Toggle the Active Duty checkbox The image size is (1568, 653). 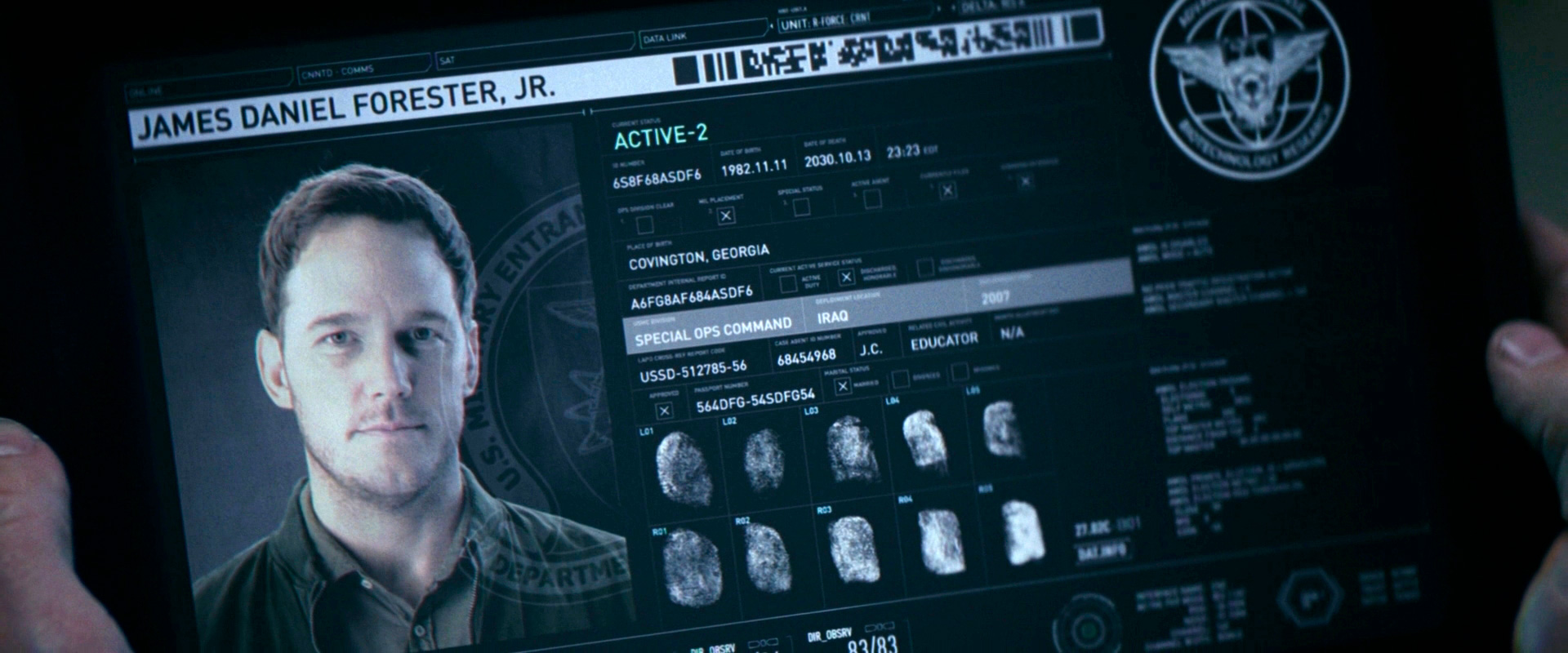pyautogui.click(x=788, y=284)
